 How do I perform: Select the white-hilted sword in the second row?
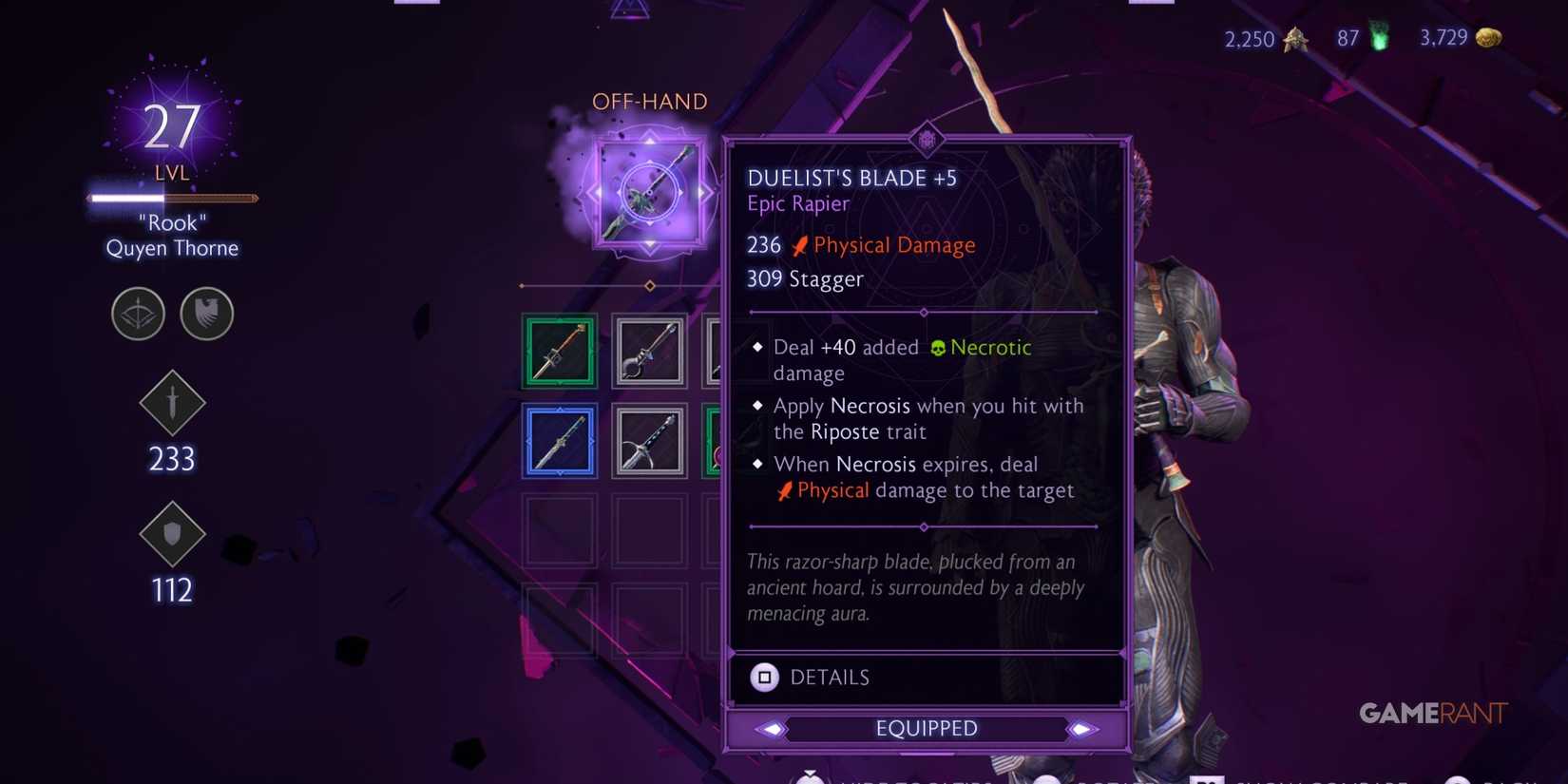649,440
